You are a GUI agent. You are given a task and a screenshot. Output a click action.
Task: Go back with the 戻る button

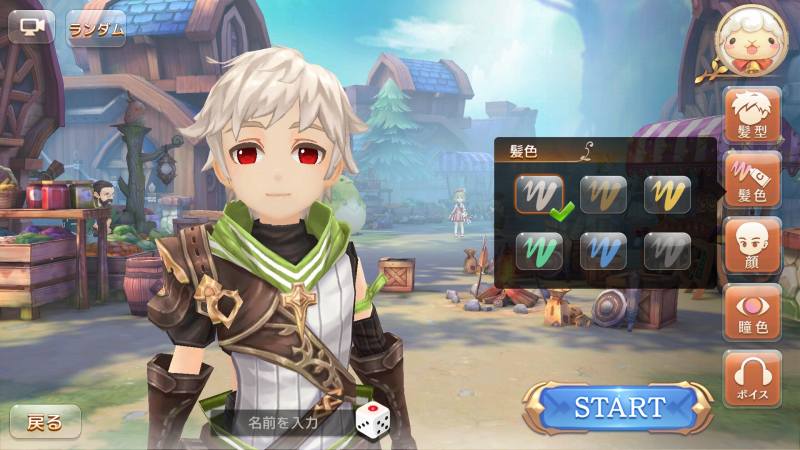pos(46,422)
